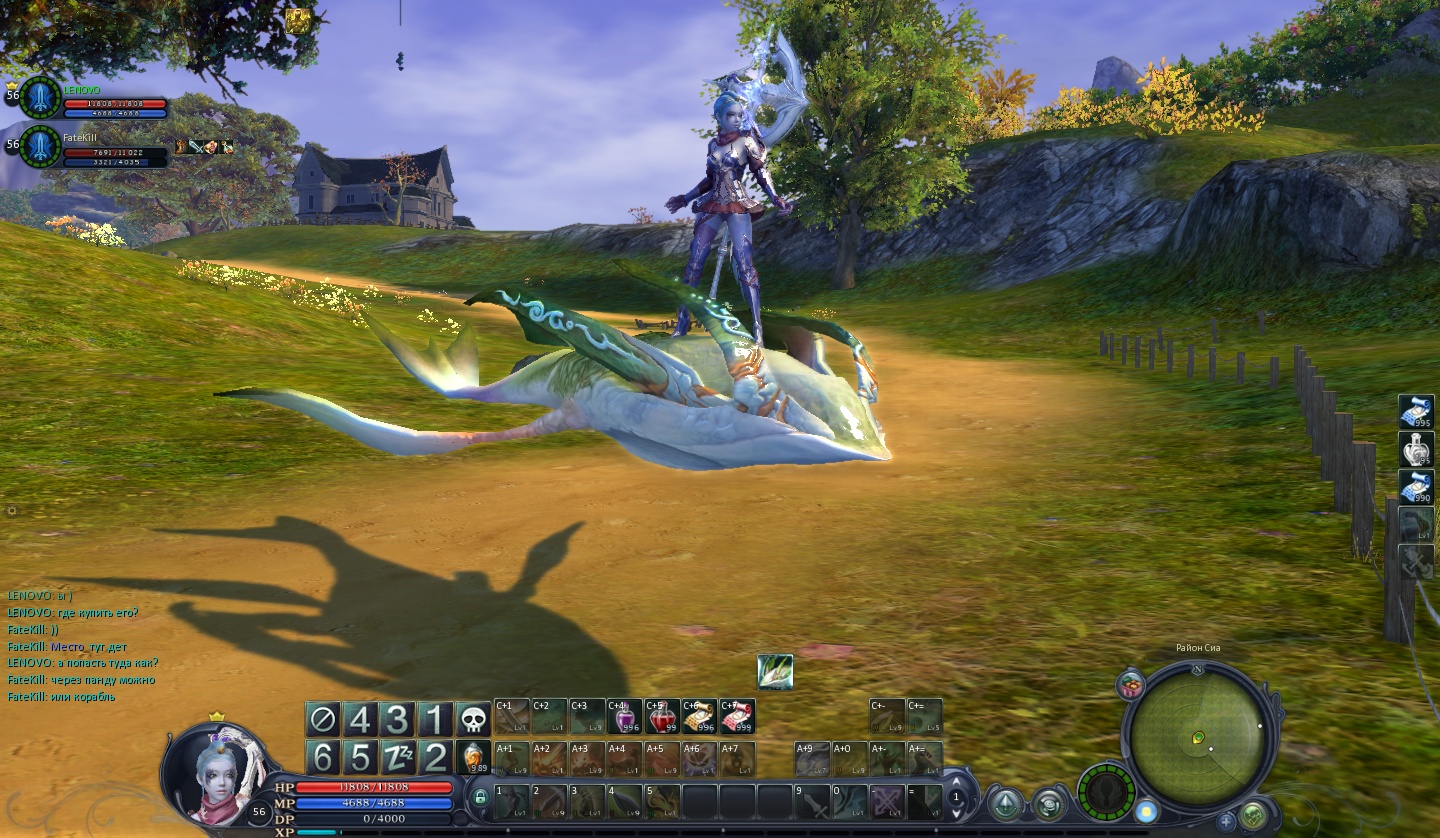Click the circular minimap
The width and height of the screenshot is (1440, 838).
click(1199, 737)
